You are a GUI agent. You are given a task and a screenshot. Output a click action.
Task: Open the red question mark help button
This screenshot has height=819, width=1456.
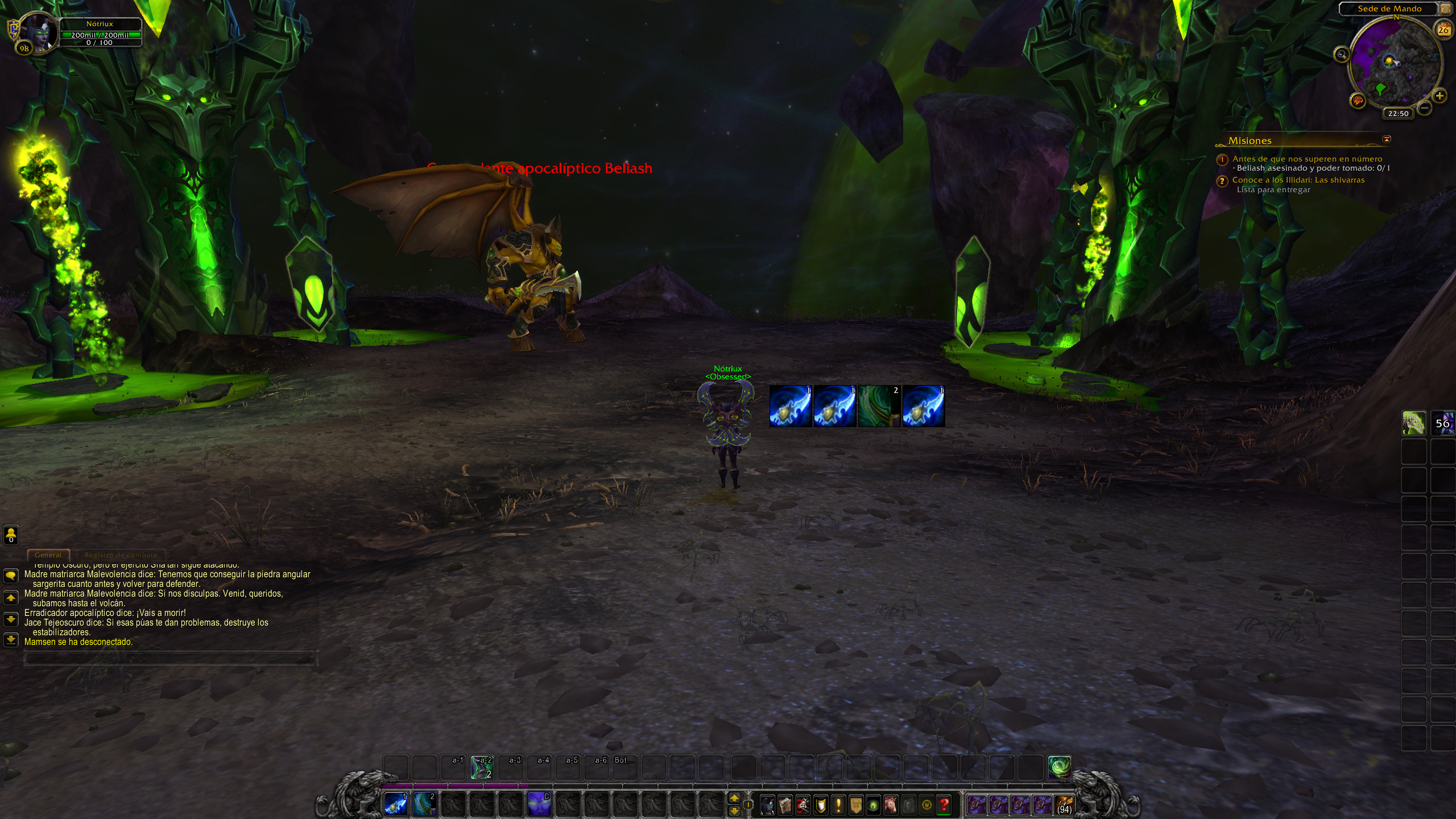coord(944,805)
